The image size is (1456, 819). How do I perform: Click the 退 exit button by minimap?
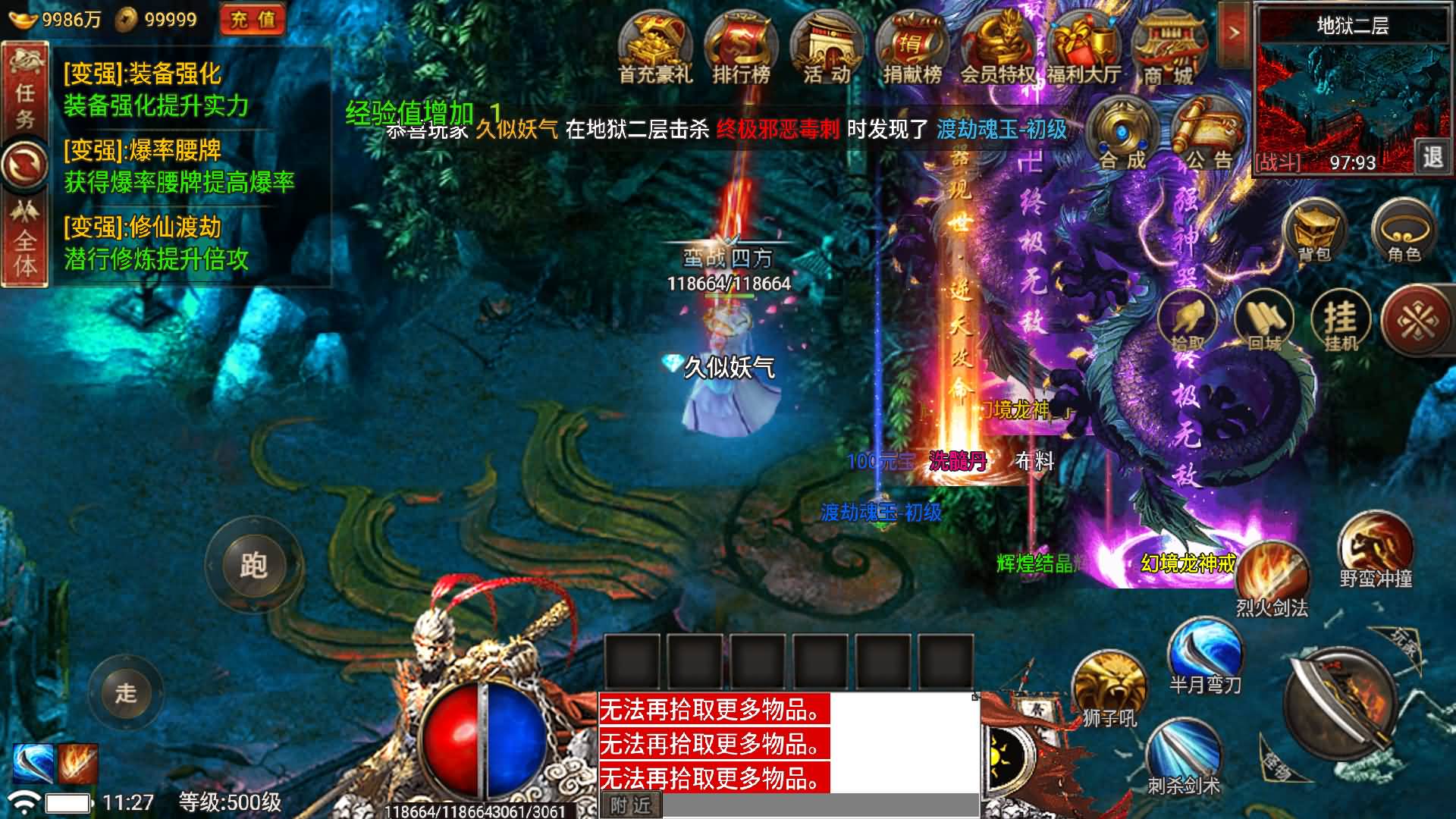tap(1432, 157)
